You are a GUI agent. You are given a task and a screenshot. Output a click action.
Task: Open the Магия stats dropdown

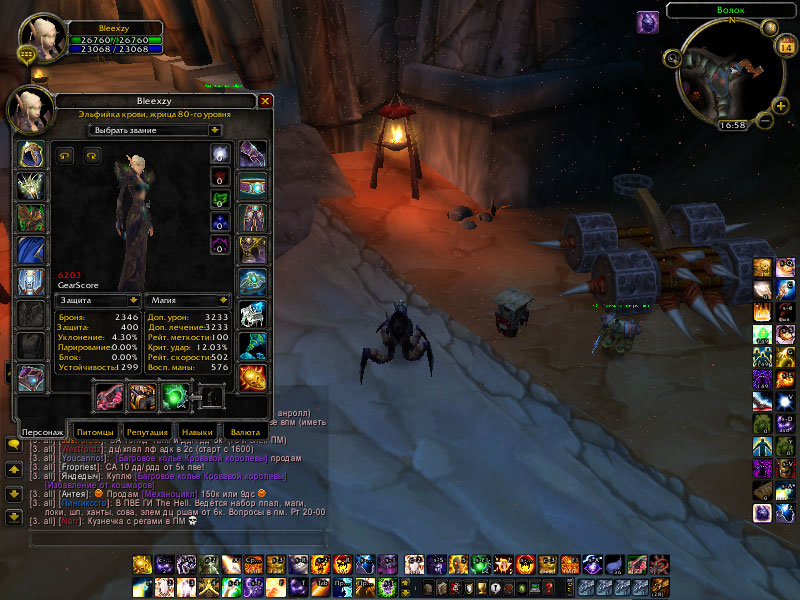[189, 299]
